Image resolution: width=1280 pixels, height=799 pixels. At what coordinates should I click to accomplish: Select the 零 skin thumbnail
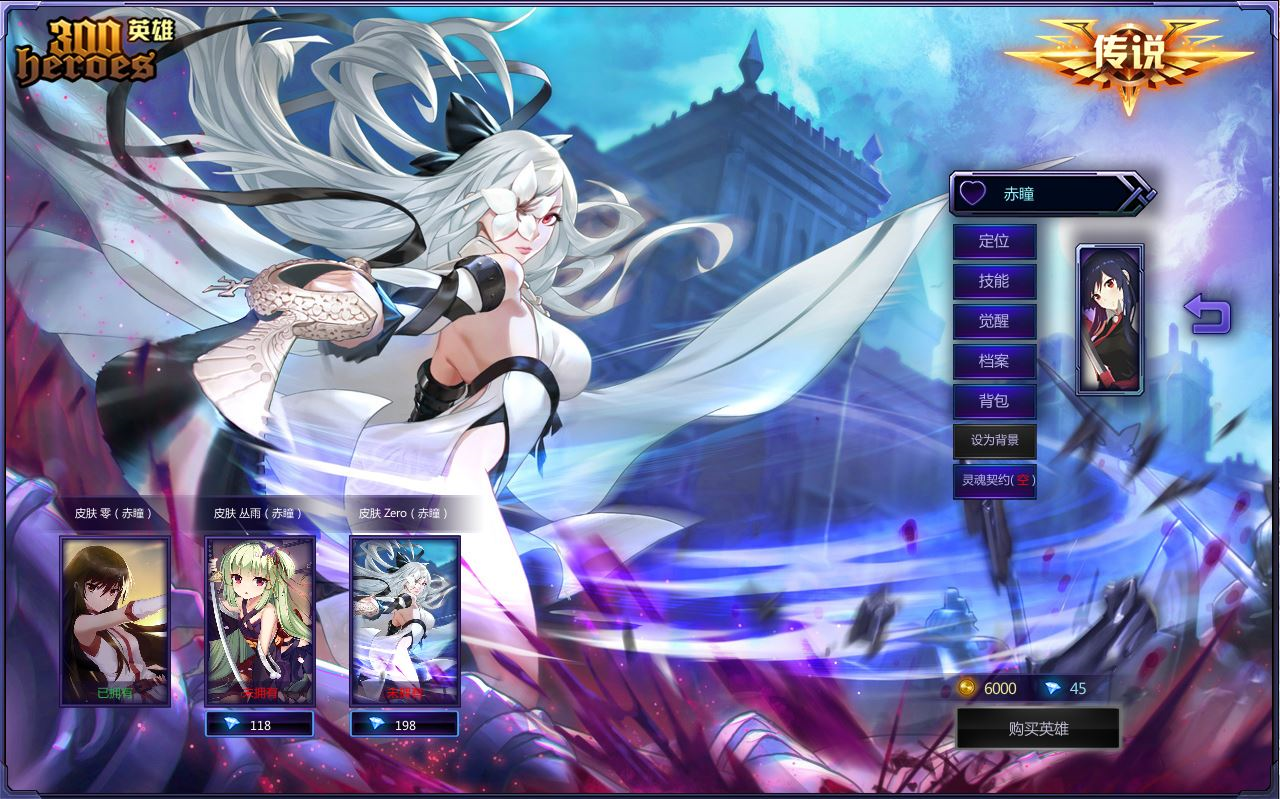[115, 620]
